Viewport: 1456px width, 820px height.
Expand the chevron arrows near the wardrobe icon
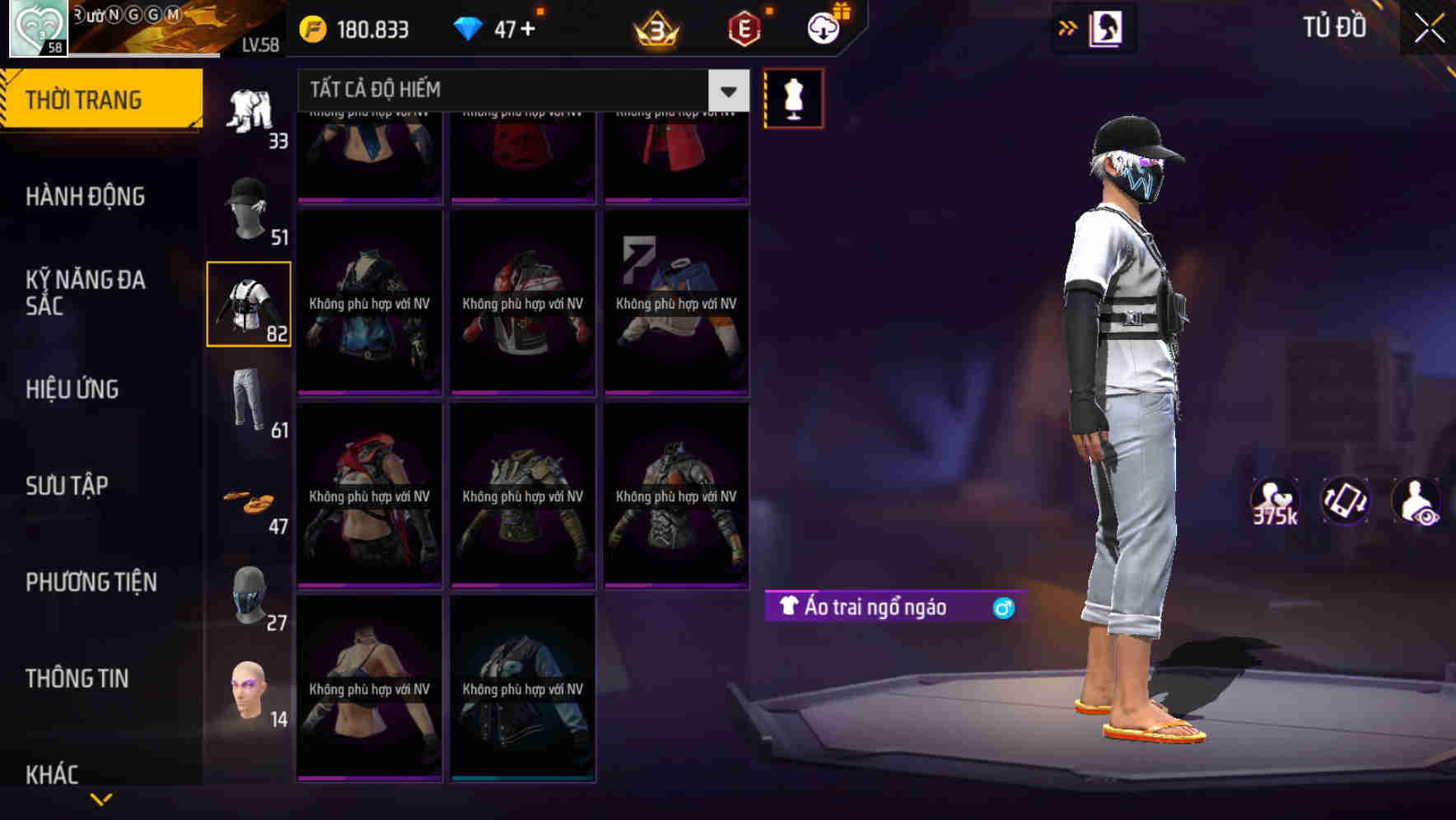[1068, 27]
